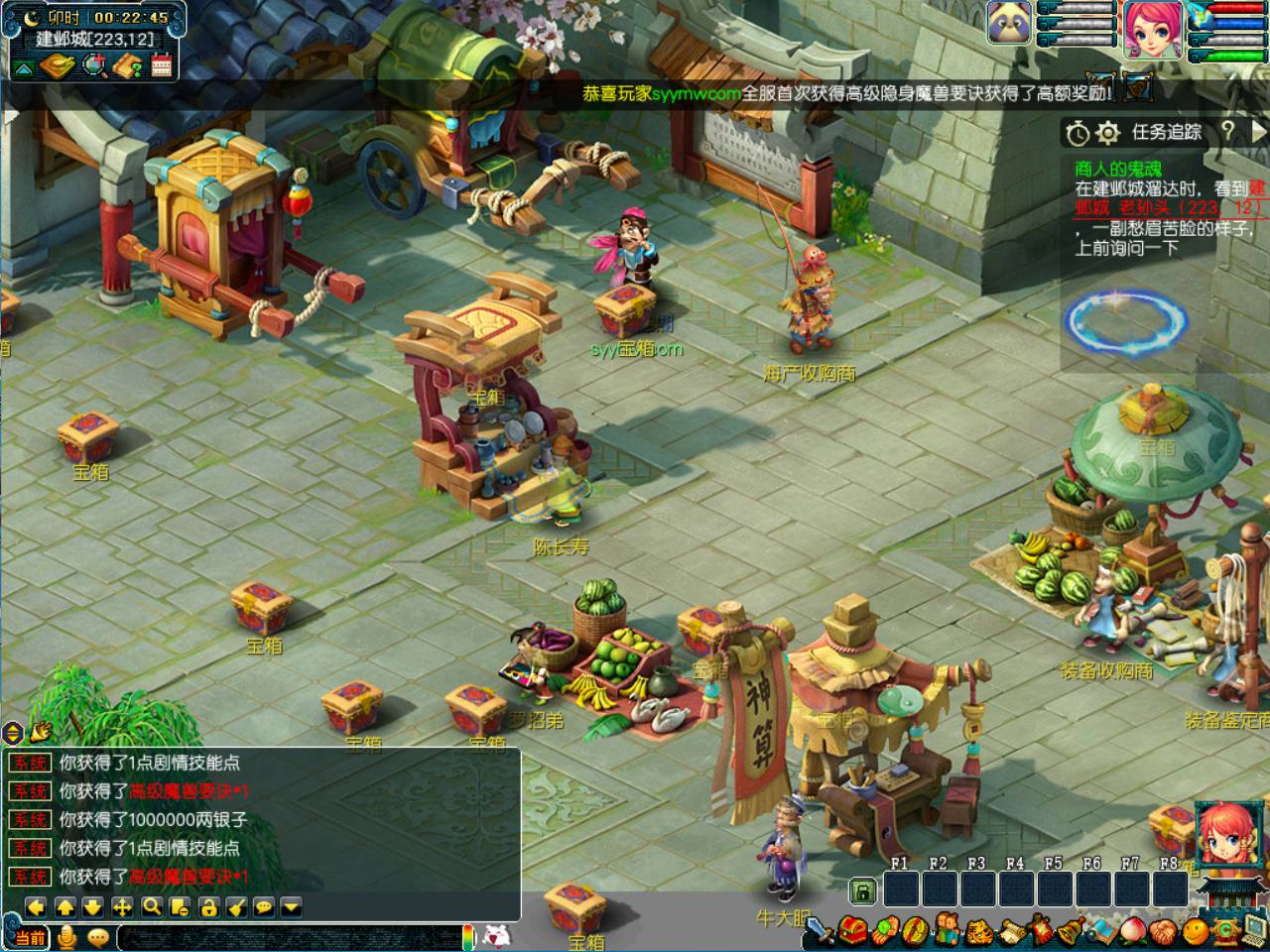
Task: Click the quest tracker help question mark
Action: [x=1228, y=131]
